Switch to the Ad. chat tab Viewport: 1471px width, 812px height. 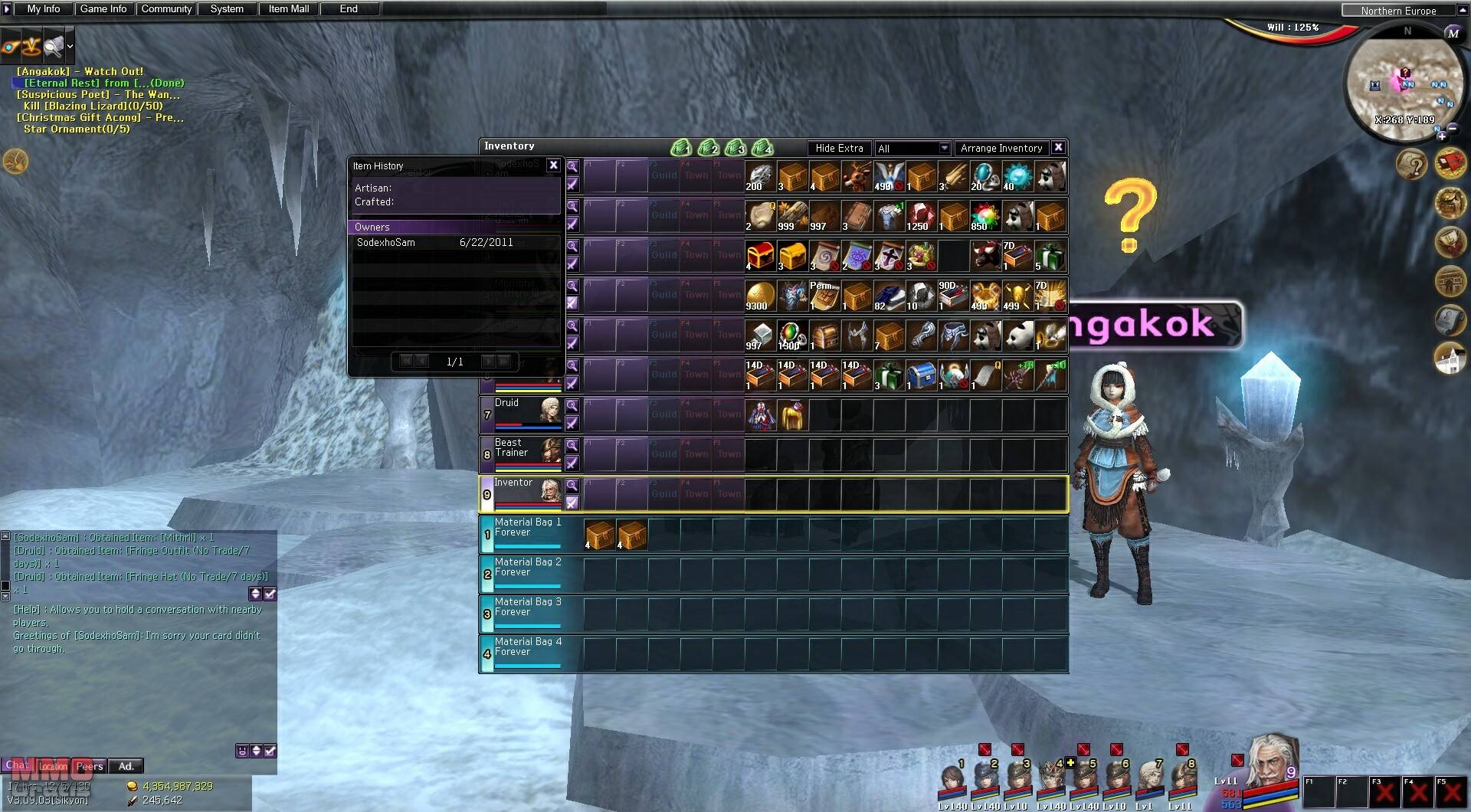tap(126, 766)
